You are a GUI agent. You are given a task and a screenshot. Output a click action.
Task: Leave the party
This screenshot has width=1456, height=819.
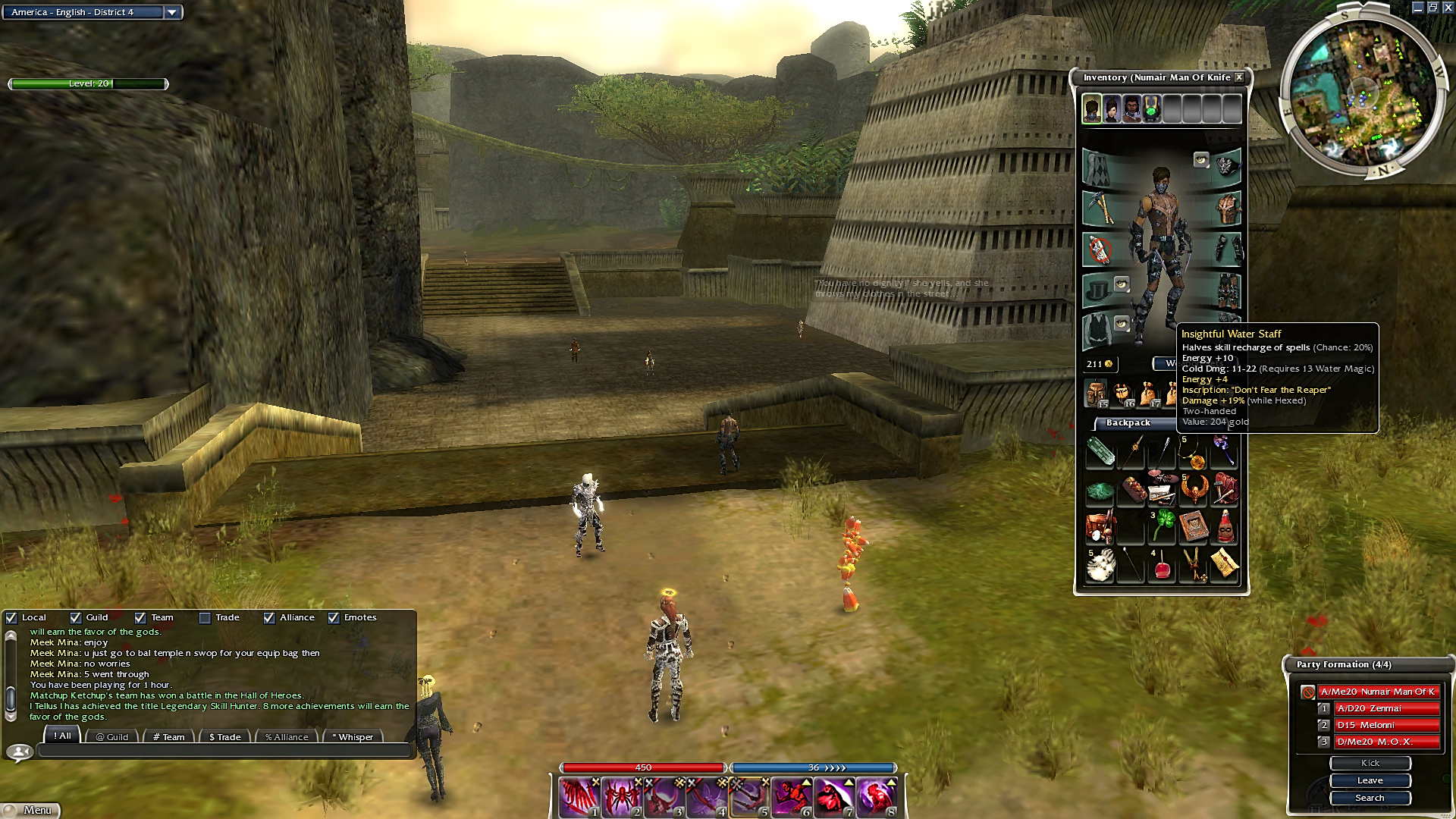[1370, 780]
